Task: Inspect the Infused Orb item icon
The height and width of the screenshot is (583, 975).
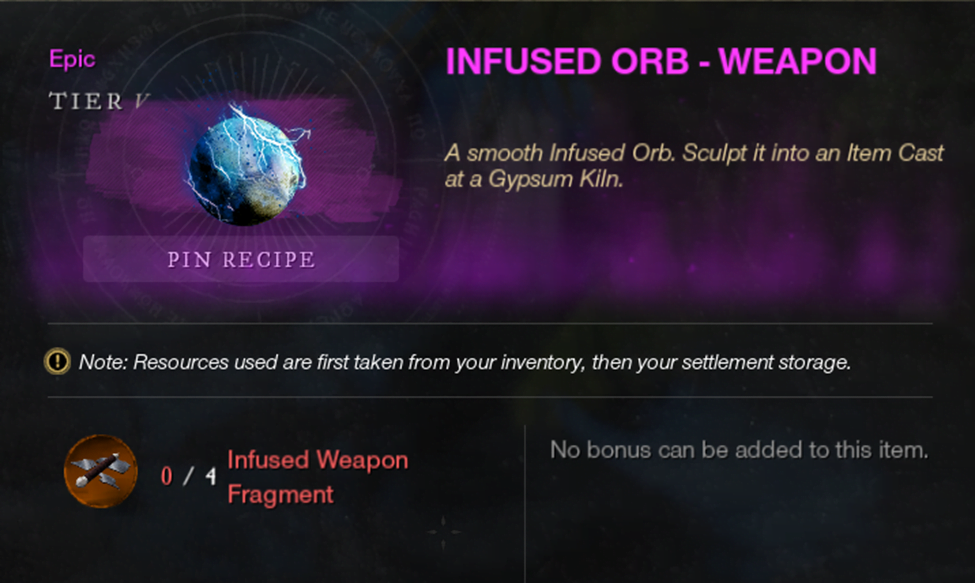Action: click(x=246, y=163)
